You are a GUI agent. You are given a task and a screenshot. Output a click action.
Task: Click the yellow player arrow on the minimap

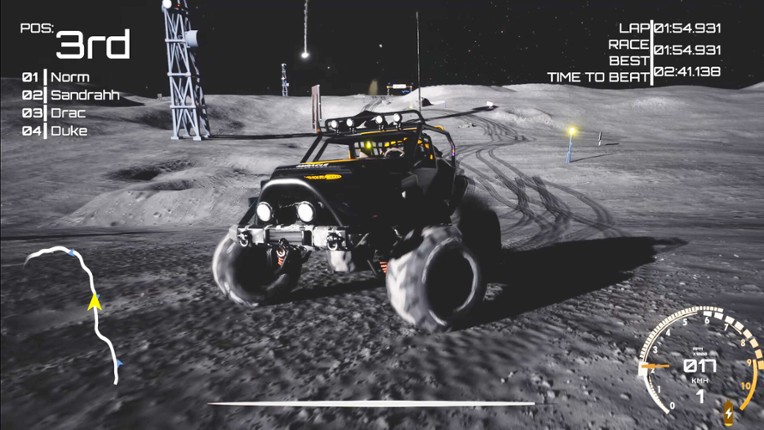click(95, 301)
